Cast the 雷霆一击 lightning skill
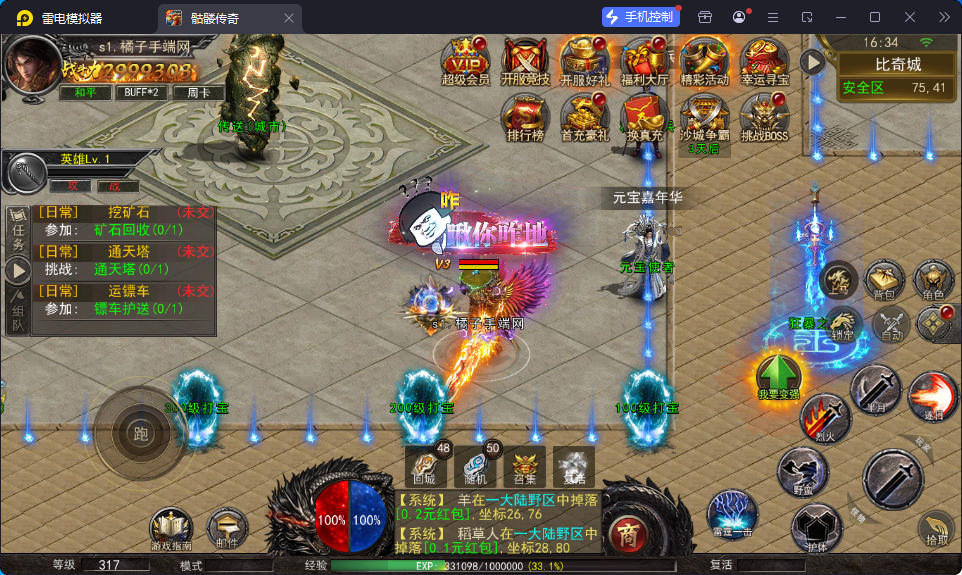962x575 pixels. click(x=732, y=513)
